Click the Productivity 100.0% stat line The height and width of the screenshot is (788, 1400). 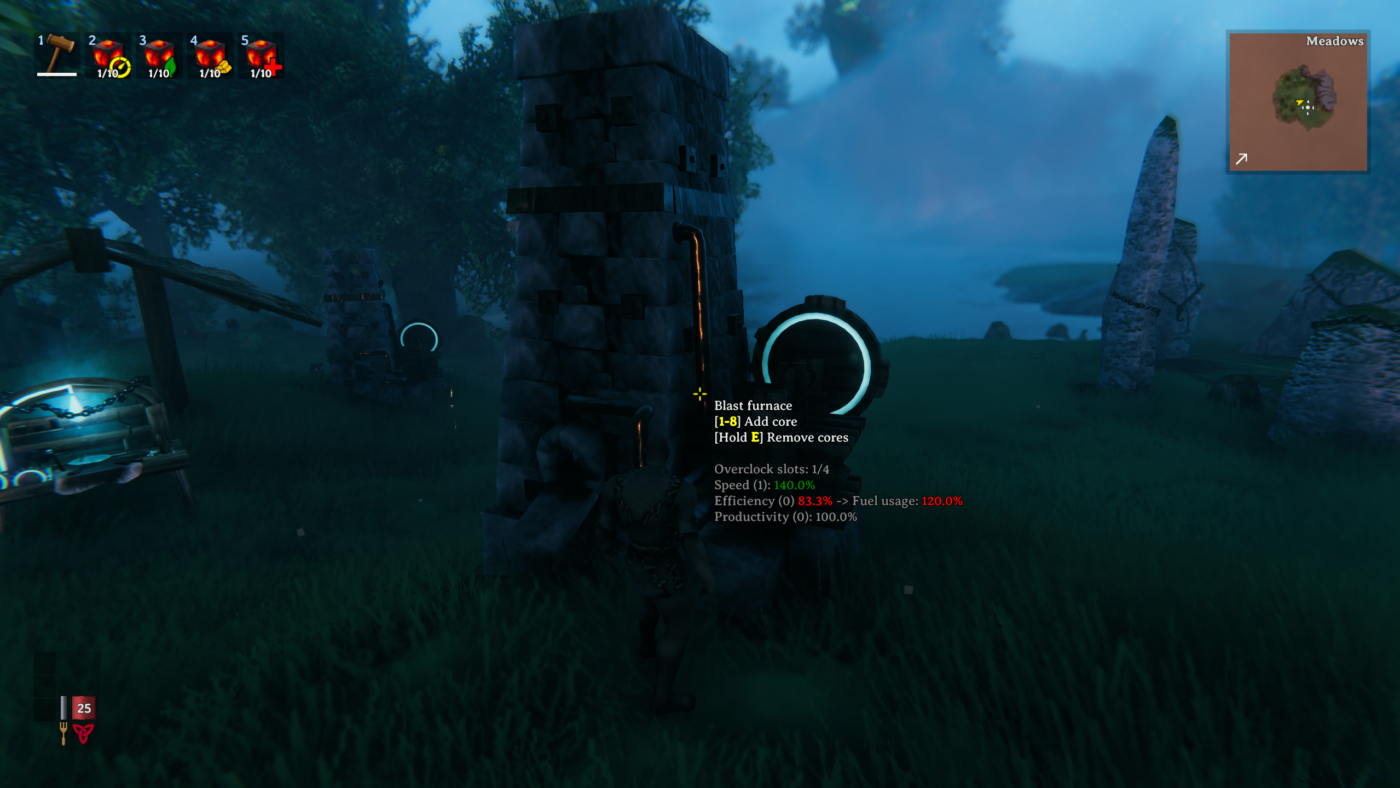785,515
